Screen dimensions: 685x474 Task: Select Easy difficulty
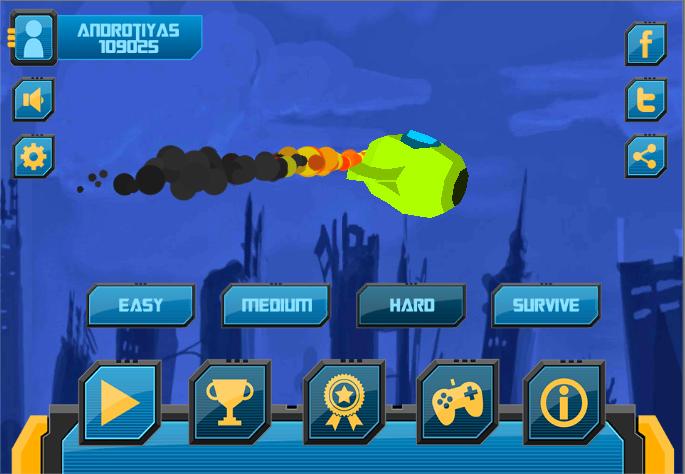click(x=140, y=305)
